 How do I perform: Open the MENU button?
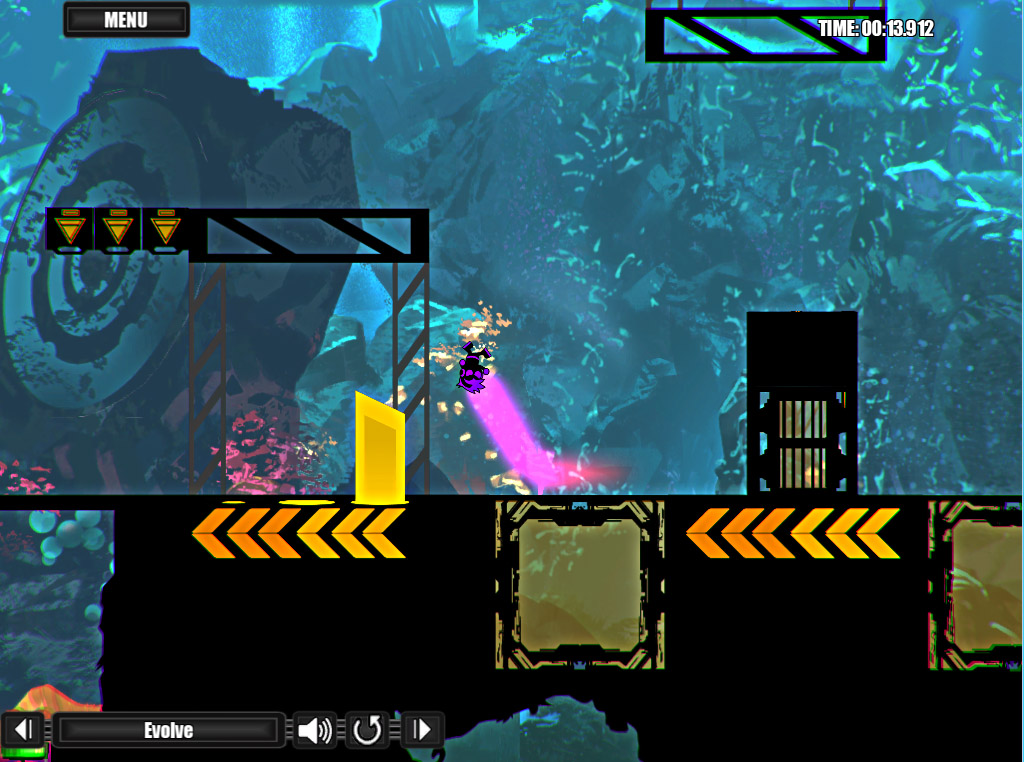[126, 20]
